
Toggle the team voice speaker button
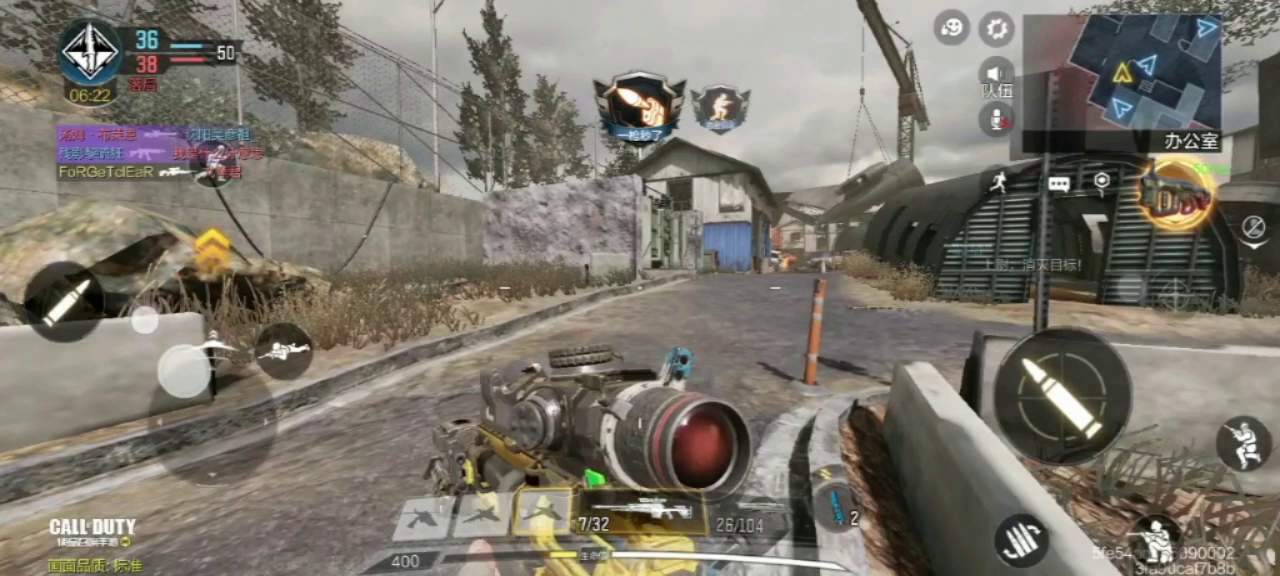pos(996,73)
